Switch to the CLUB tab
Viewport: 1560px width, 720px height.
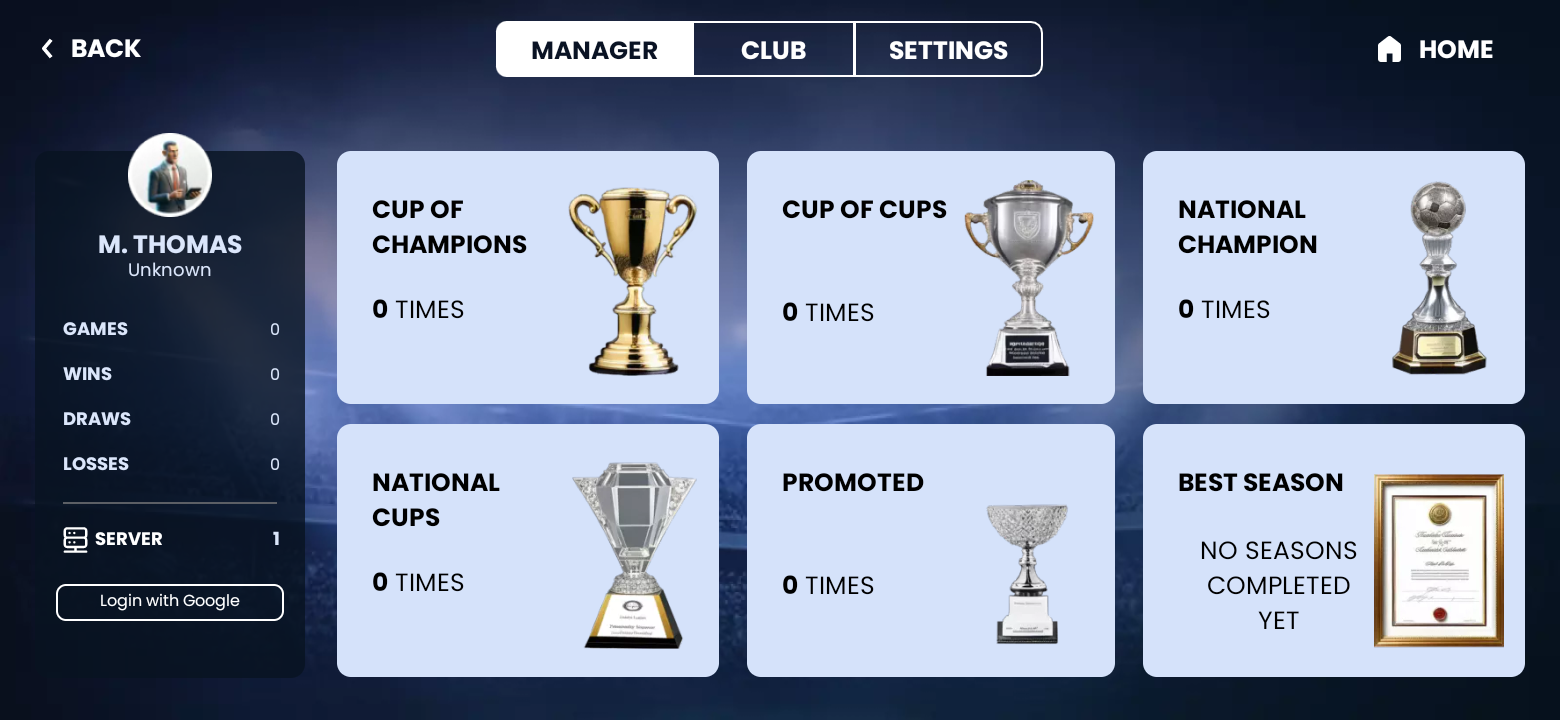coord(773,49)
